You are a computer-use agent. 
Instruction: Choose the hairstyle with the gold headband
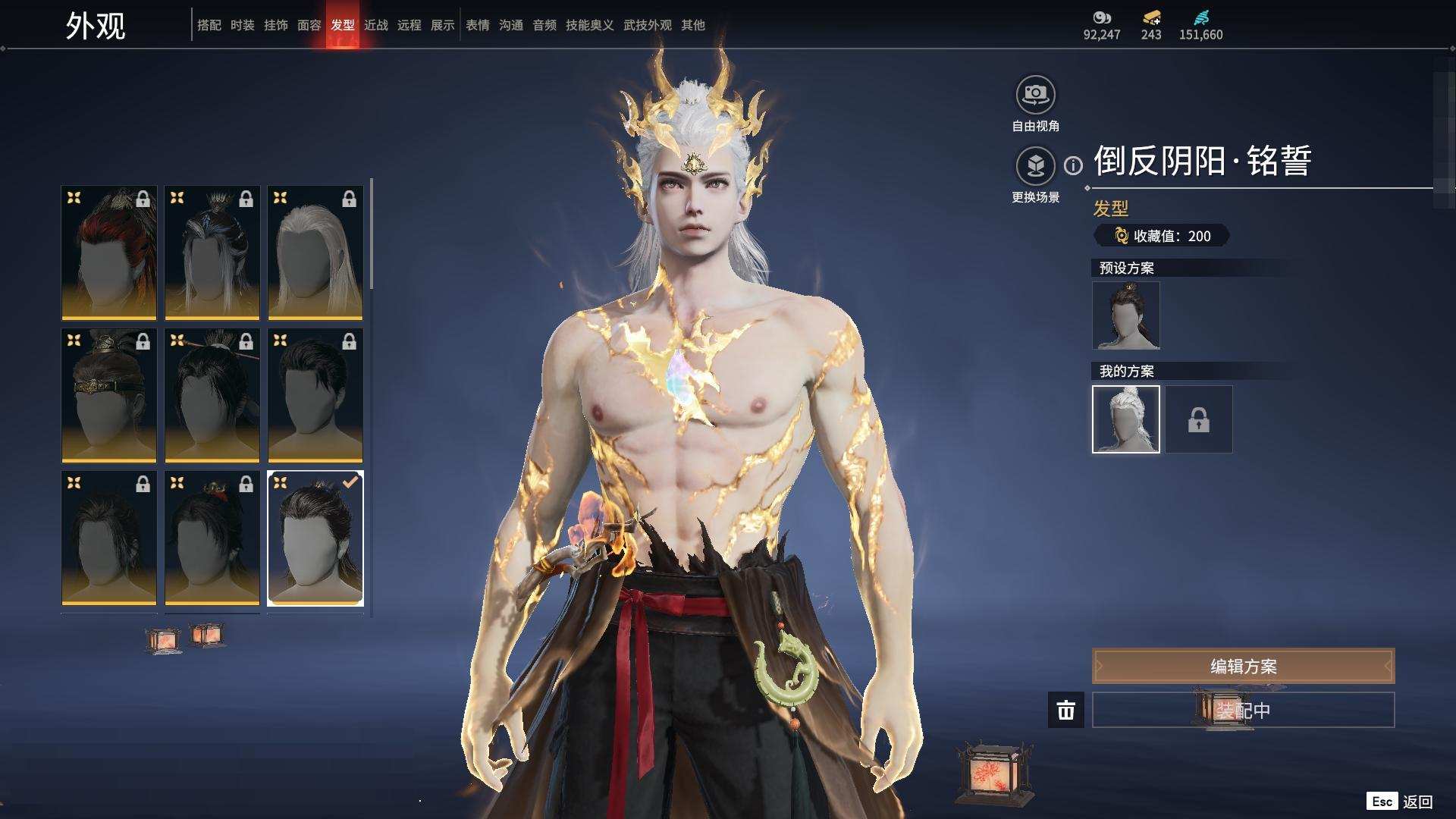coord(108,395)
